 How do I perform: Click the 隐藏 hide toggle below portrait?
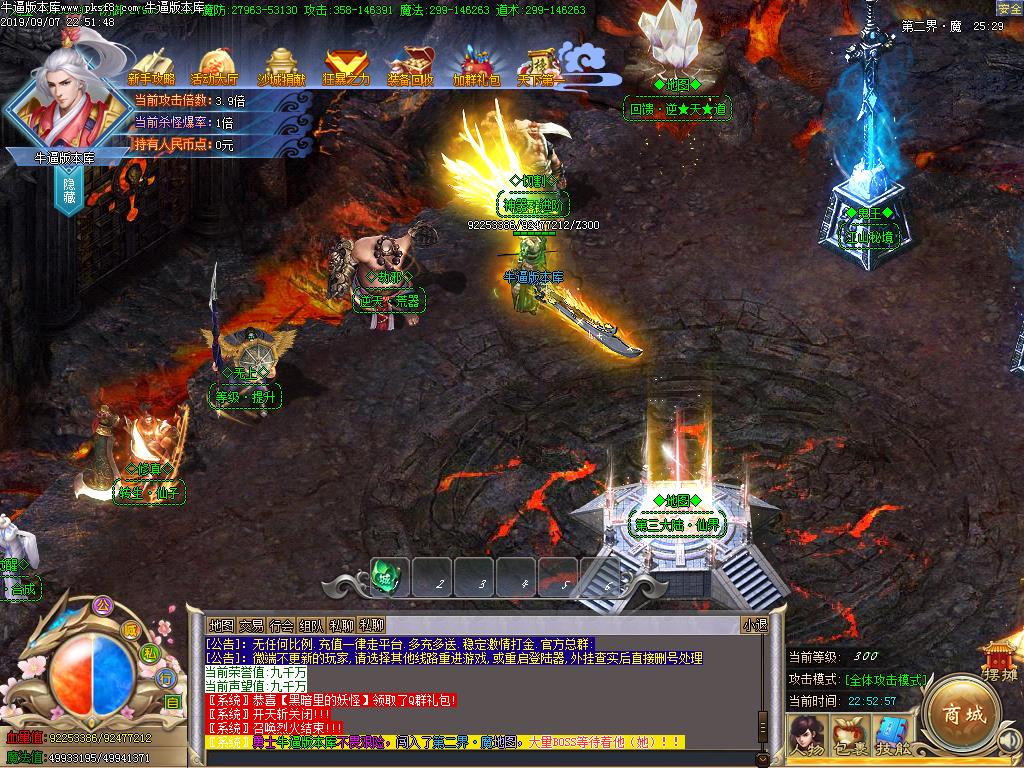coord(69,190)
